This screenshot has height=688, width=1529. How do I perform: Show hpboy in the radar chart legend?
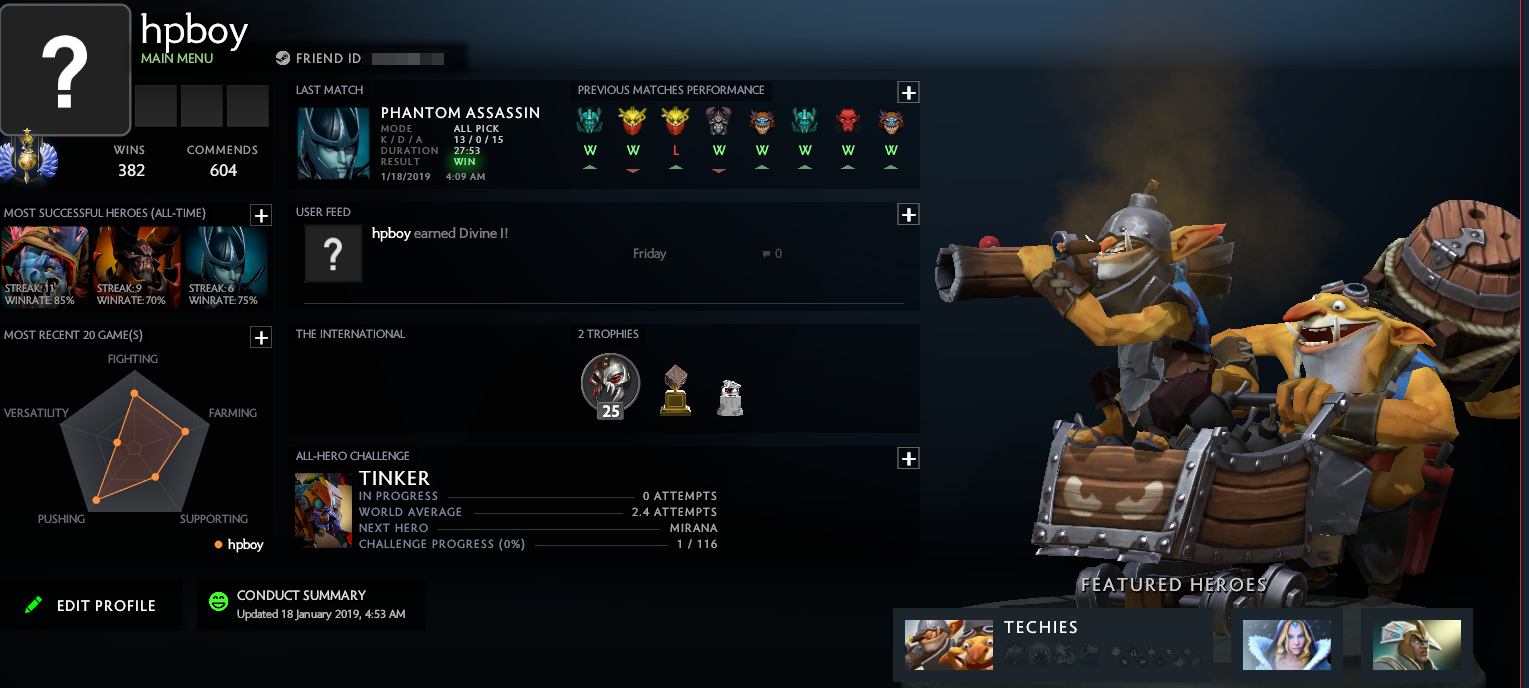click(x=239, y=545)
